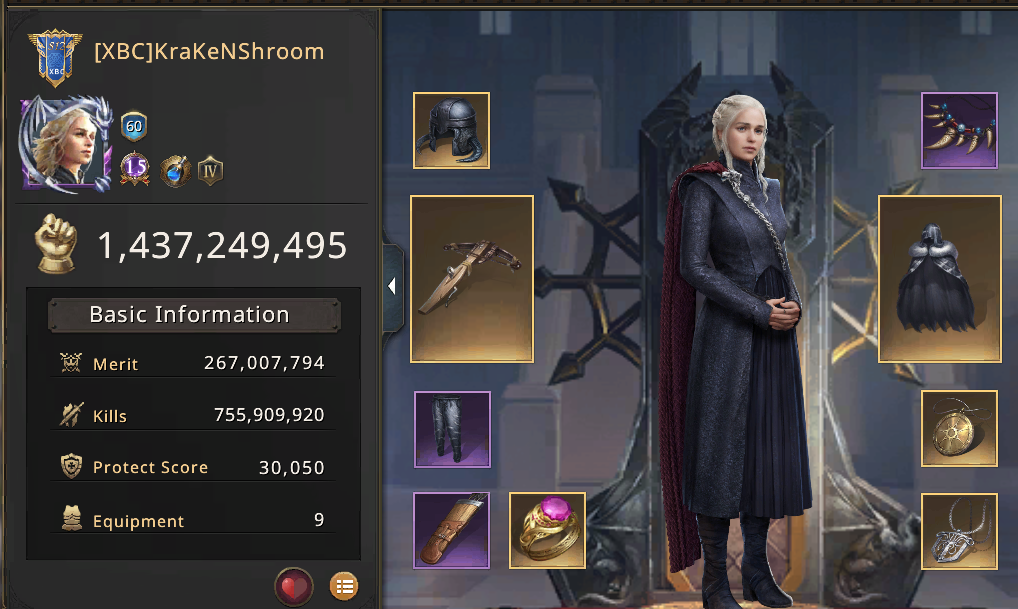
Task: Open the dark fur armor slot
Action: [939, 278]
